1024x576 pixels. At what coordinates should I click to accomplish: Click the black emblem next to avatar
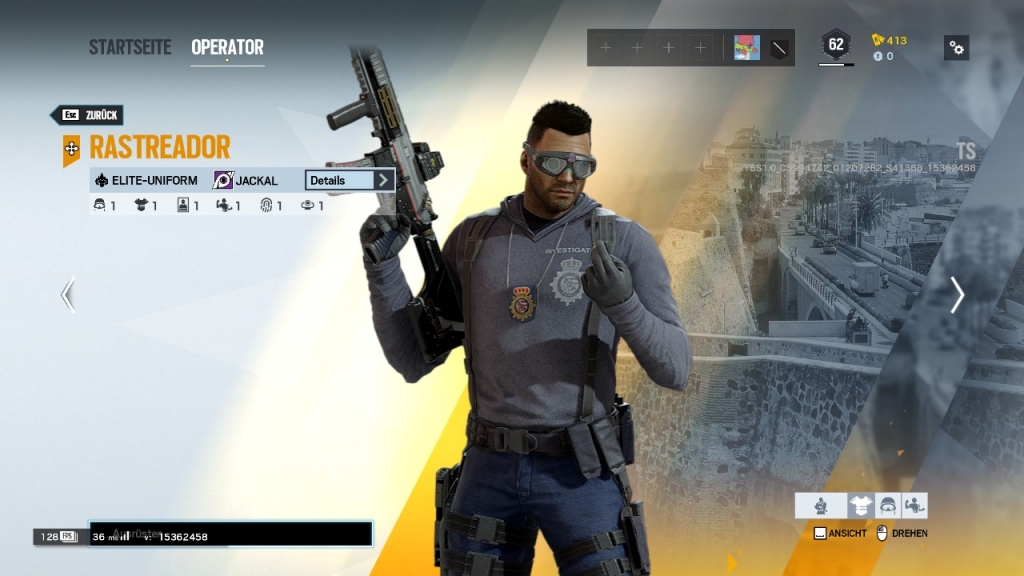coord(779,47)
